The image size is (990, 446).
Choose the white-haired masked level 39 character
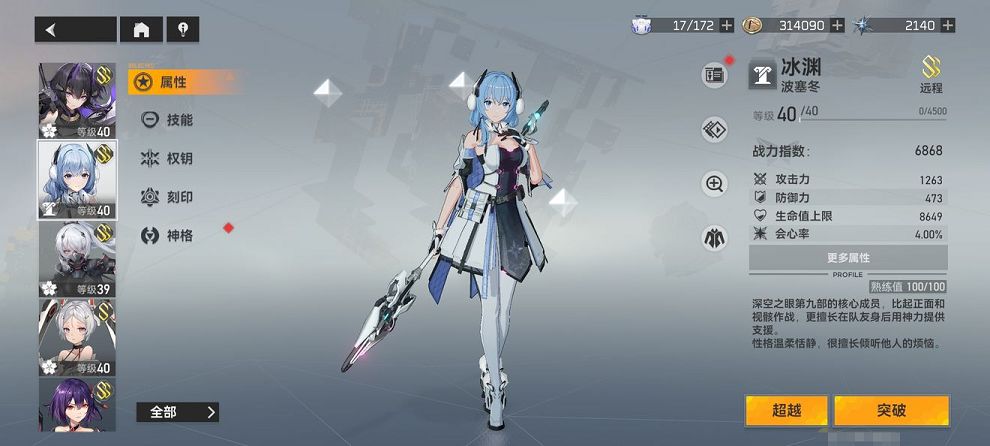coord(77,257)
